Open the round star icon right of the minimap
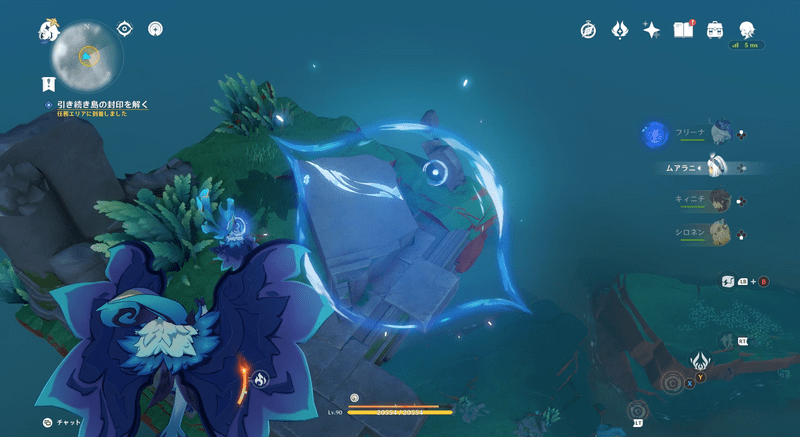 coord(155,29)
